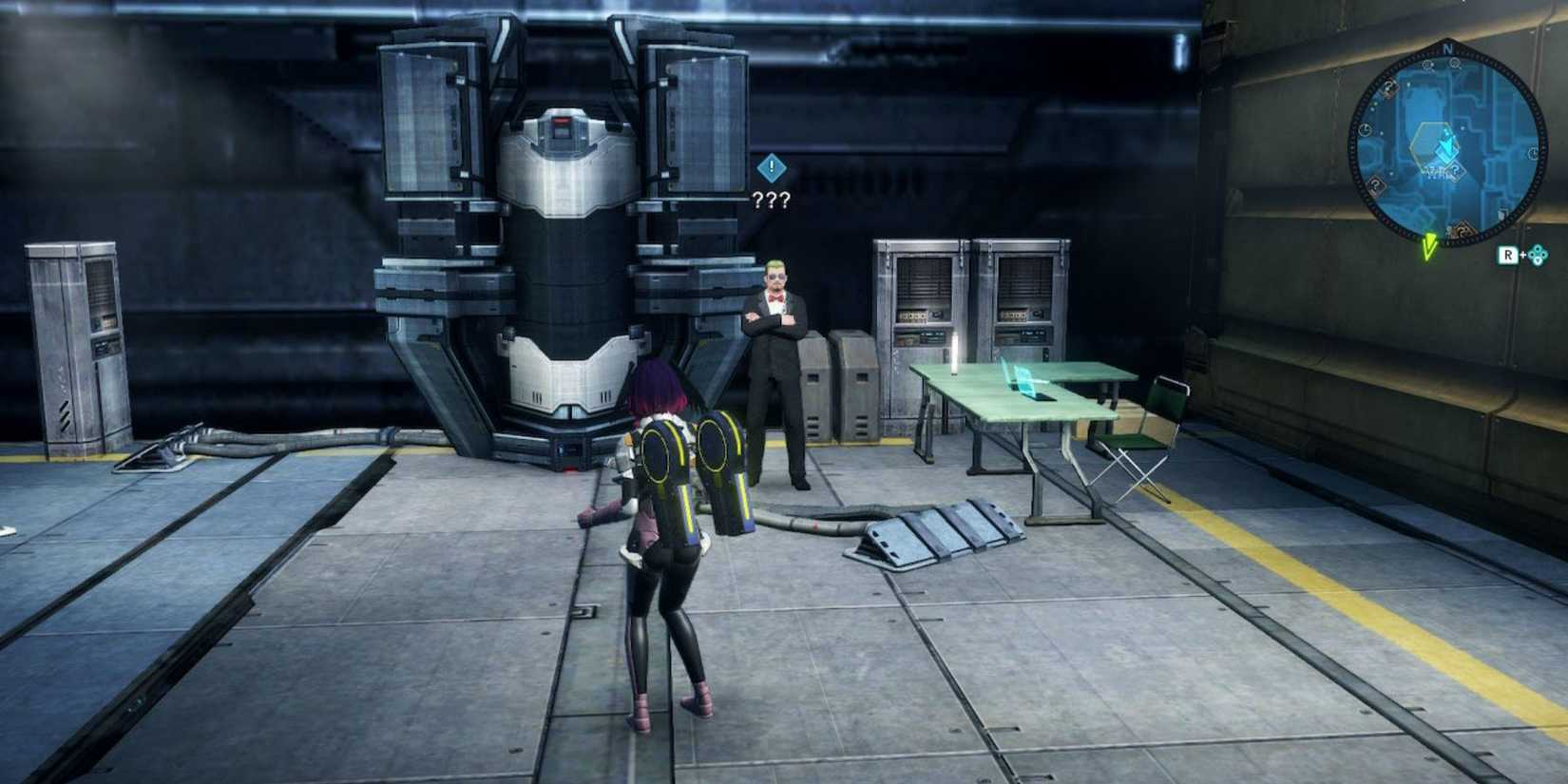
Task: Click the marker on the minimap's right edge
Action: [x=1534, y=154]
